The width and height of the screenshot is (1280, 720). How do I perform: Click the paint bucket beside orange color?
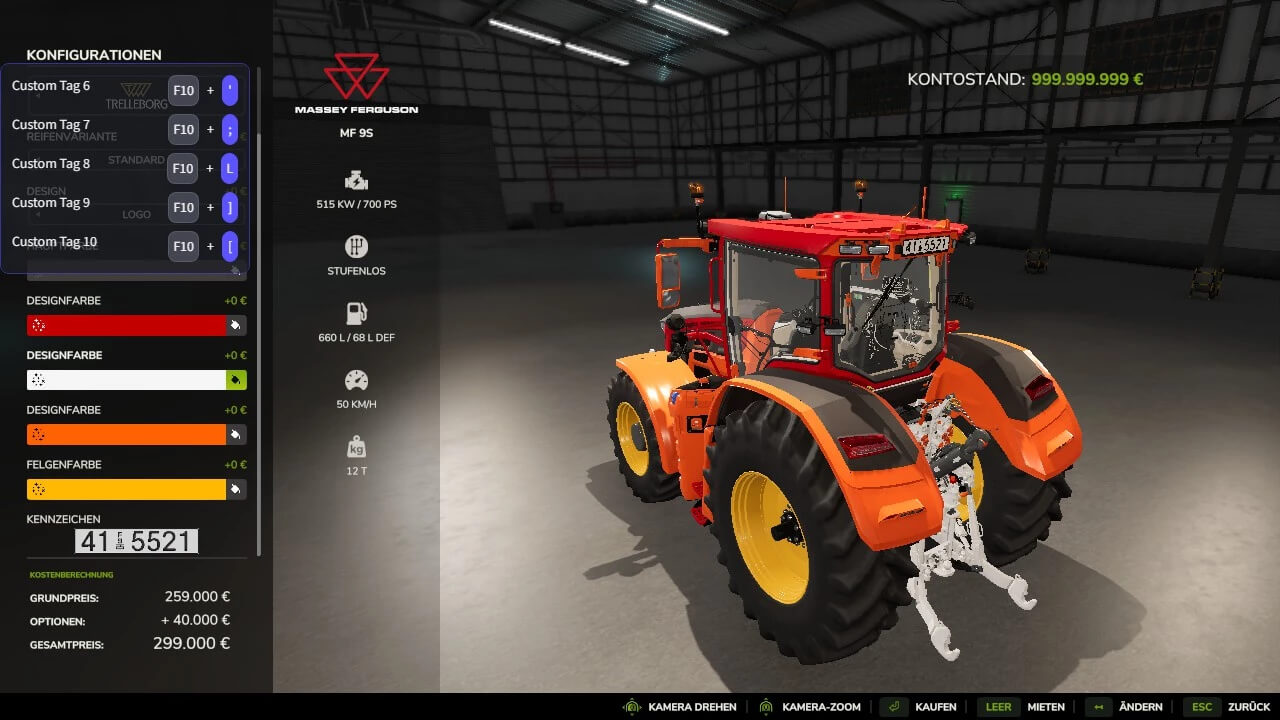pos(236,434)
